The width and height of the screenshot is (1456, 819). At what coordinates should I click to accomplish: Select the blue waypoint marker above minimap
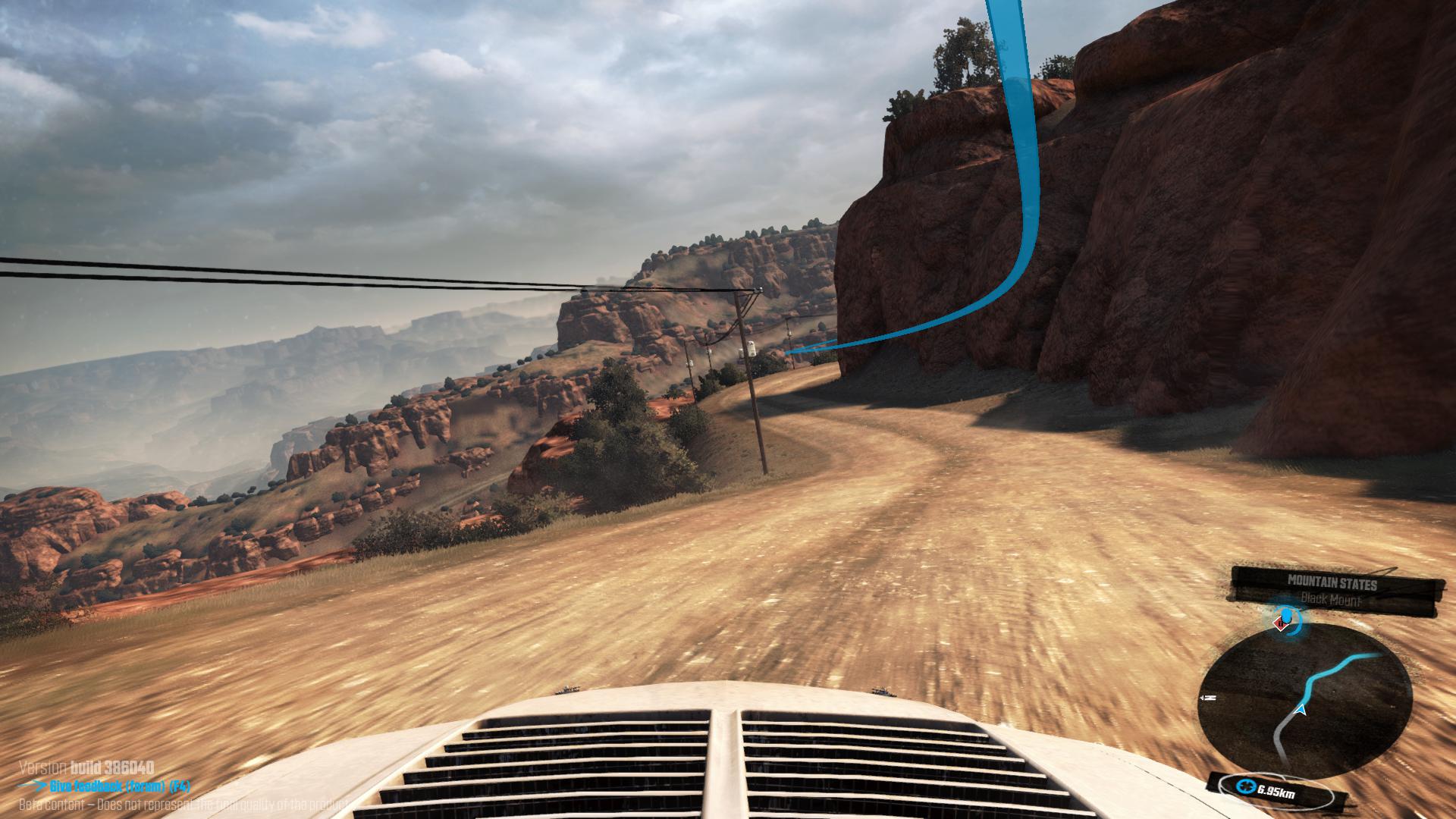coord(1285,617)
